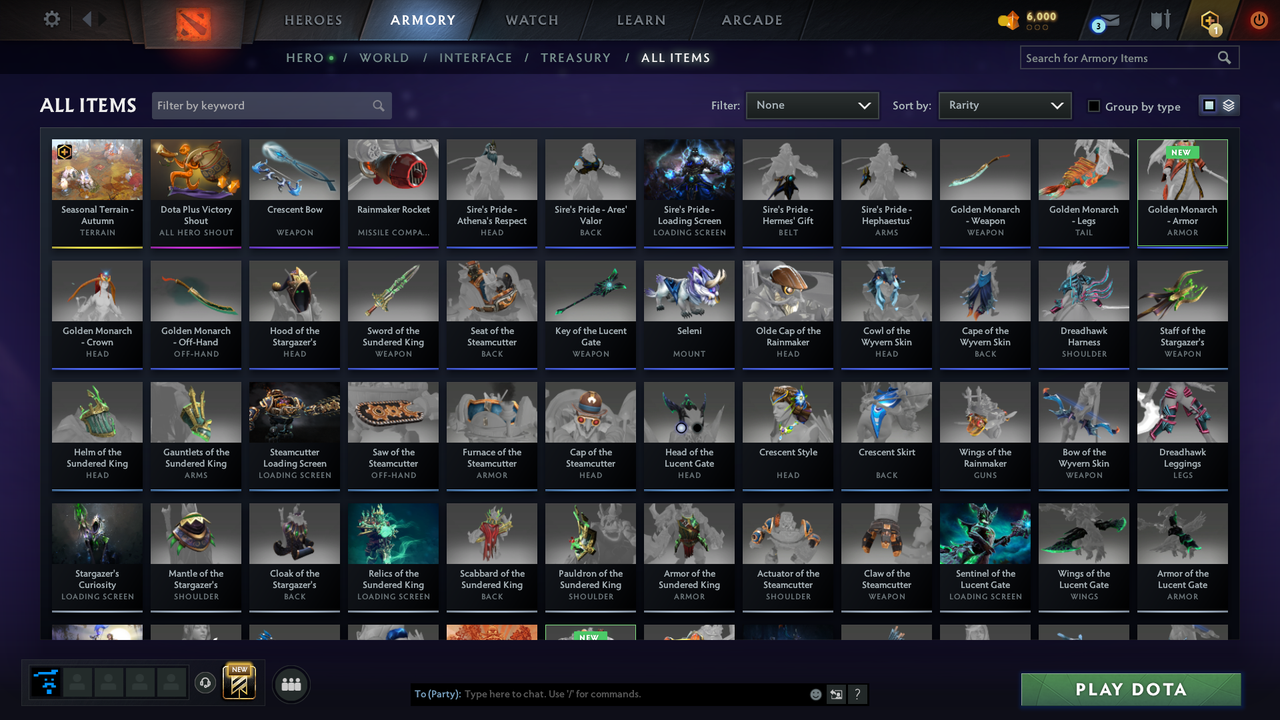The image size is (1280, 720).
Task: Open the TREASURY section
Action: click(575, 57)
